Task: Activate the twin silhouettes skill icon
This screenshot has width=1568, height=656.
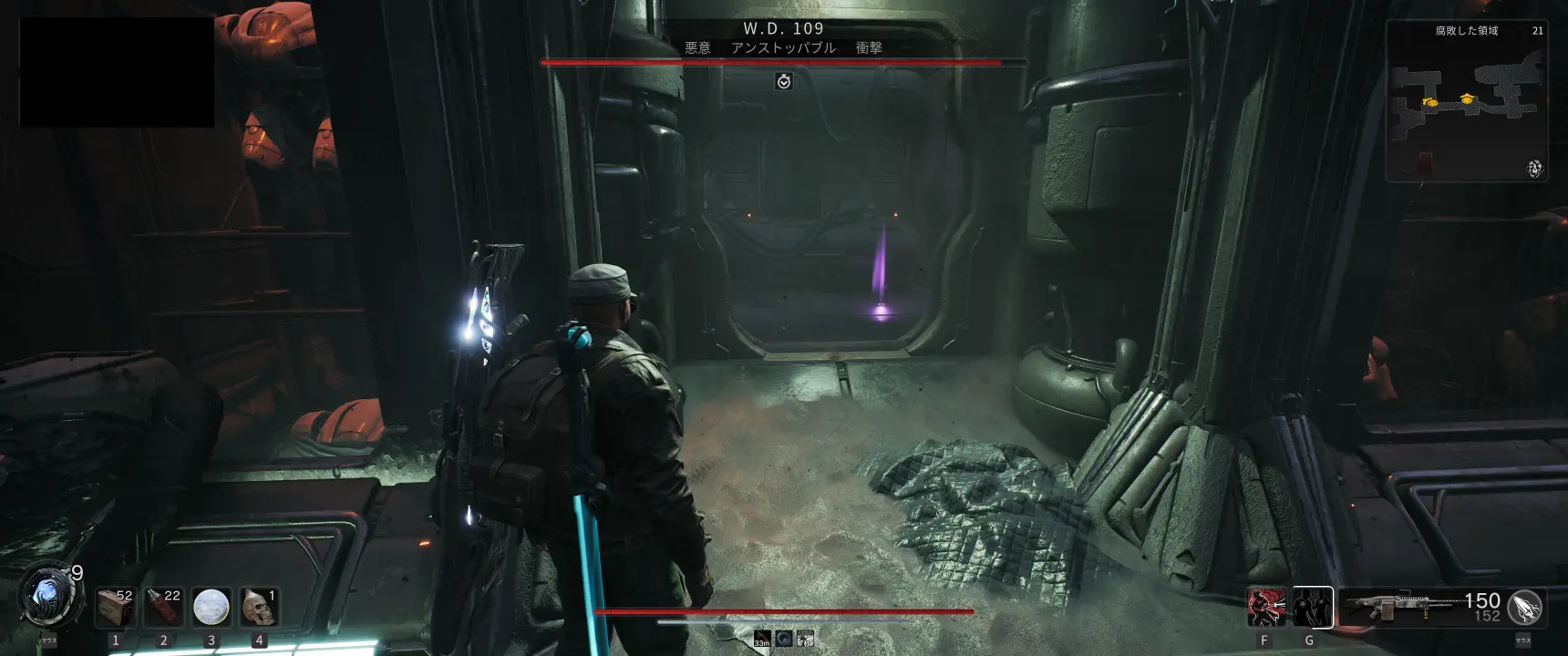Action: pyautogui.click(x=1313, y=608)
